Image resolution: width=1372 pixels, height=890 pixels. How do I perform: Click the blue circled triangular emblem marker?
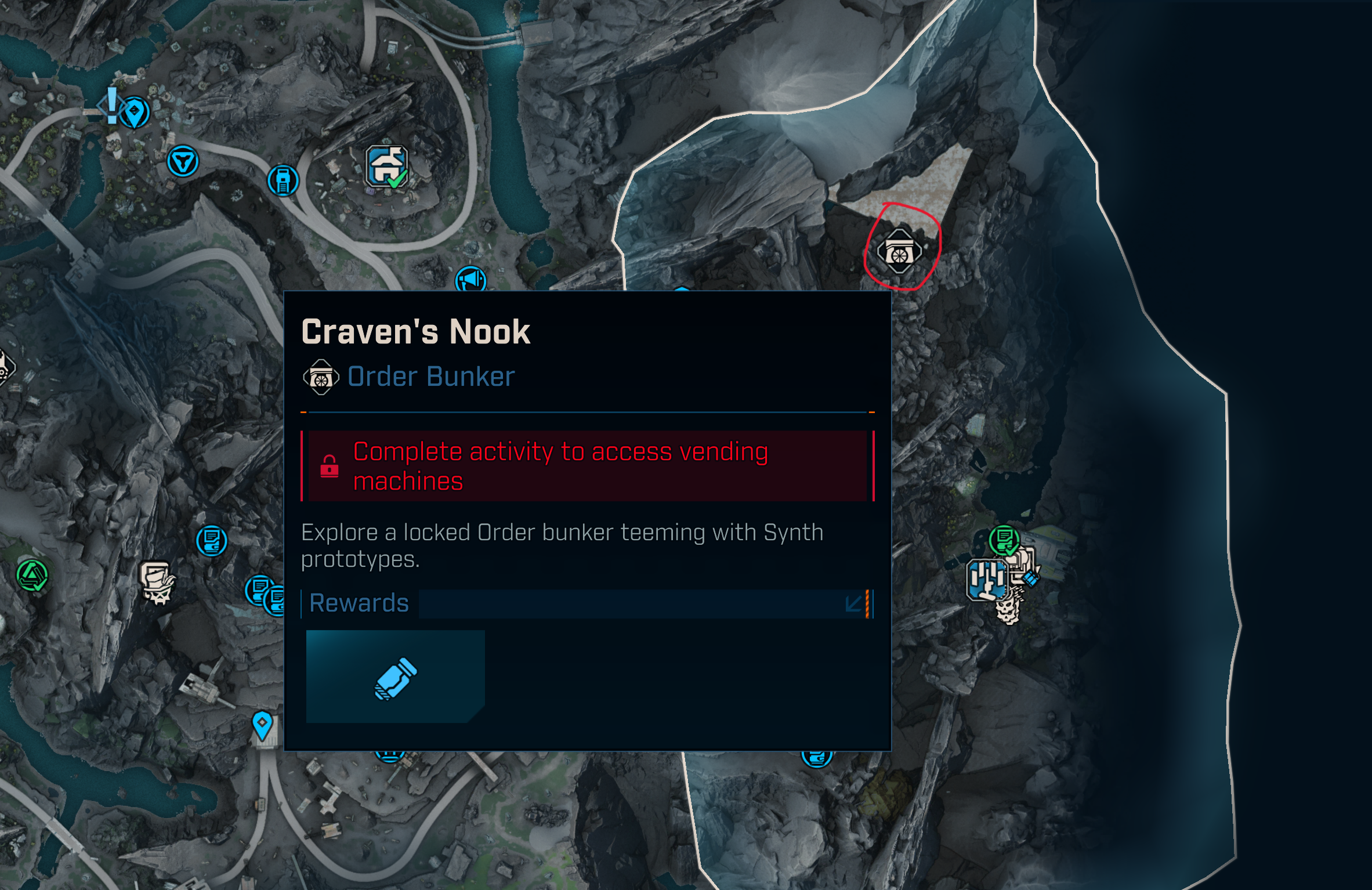[183, 161]
